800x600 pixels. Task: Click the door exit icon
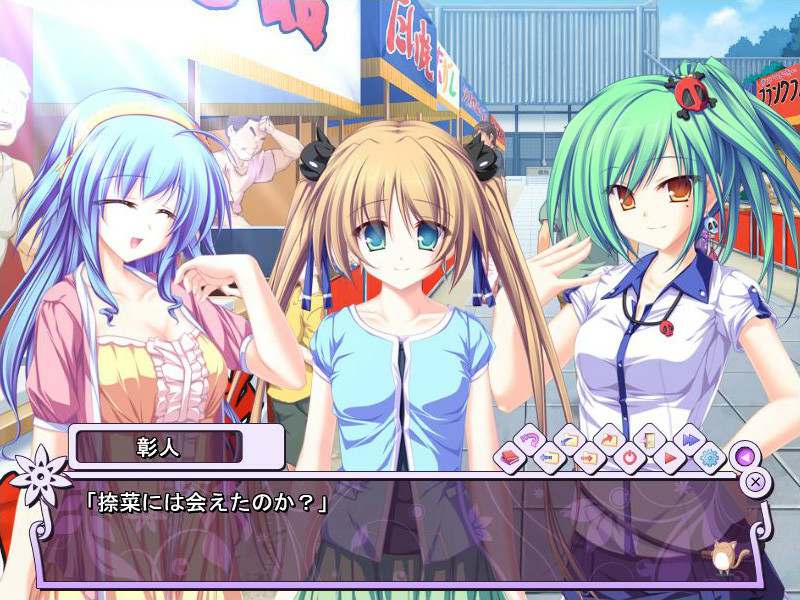click(x=648, y=439)
